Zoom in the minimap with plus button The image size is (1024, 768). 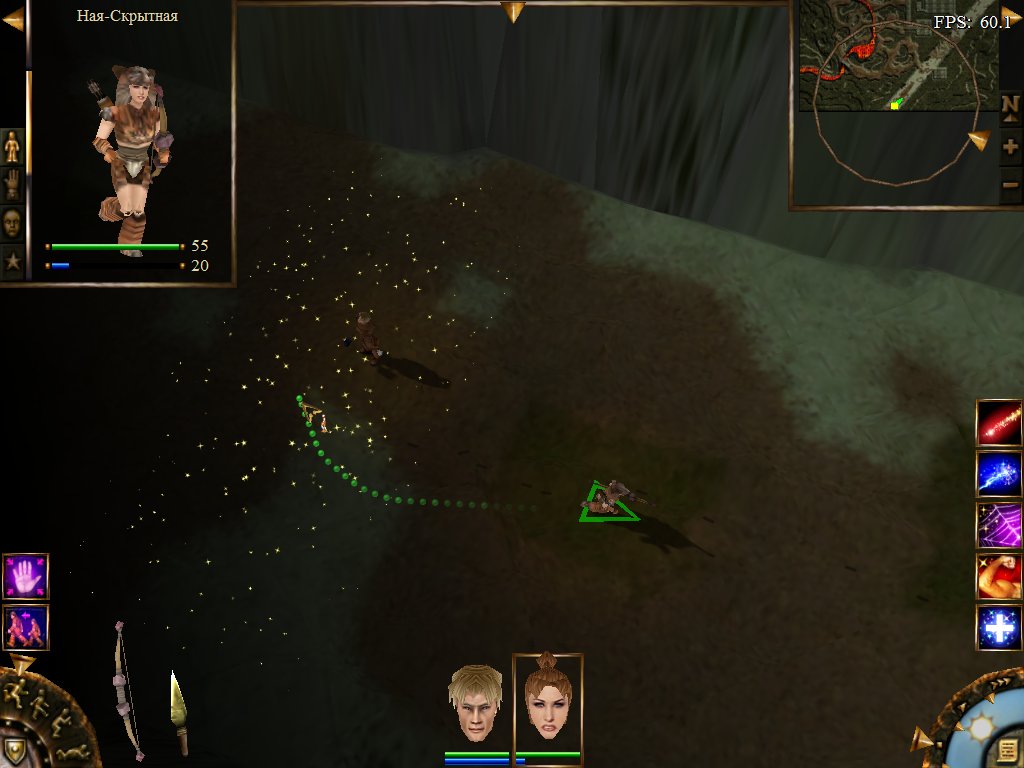tap(1010, 147)
